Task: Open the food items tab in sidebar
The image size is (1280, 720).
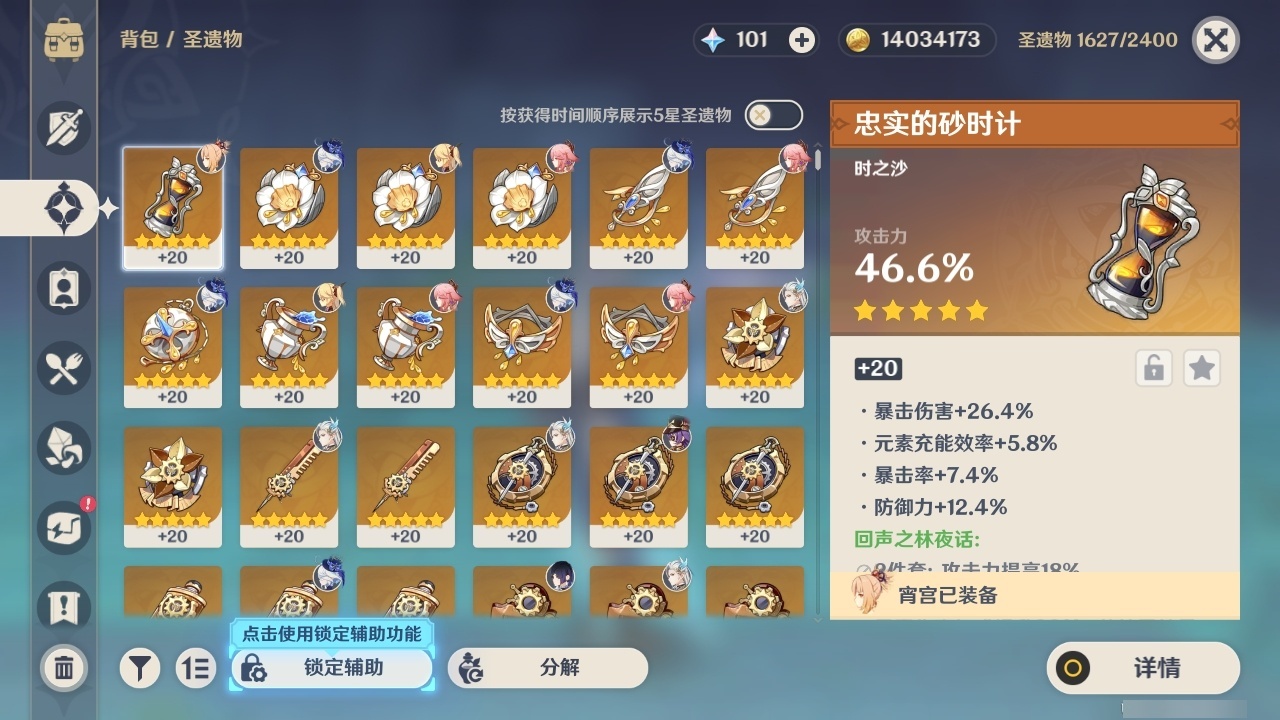Action: pyautogui.click(x=63, y=368)
